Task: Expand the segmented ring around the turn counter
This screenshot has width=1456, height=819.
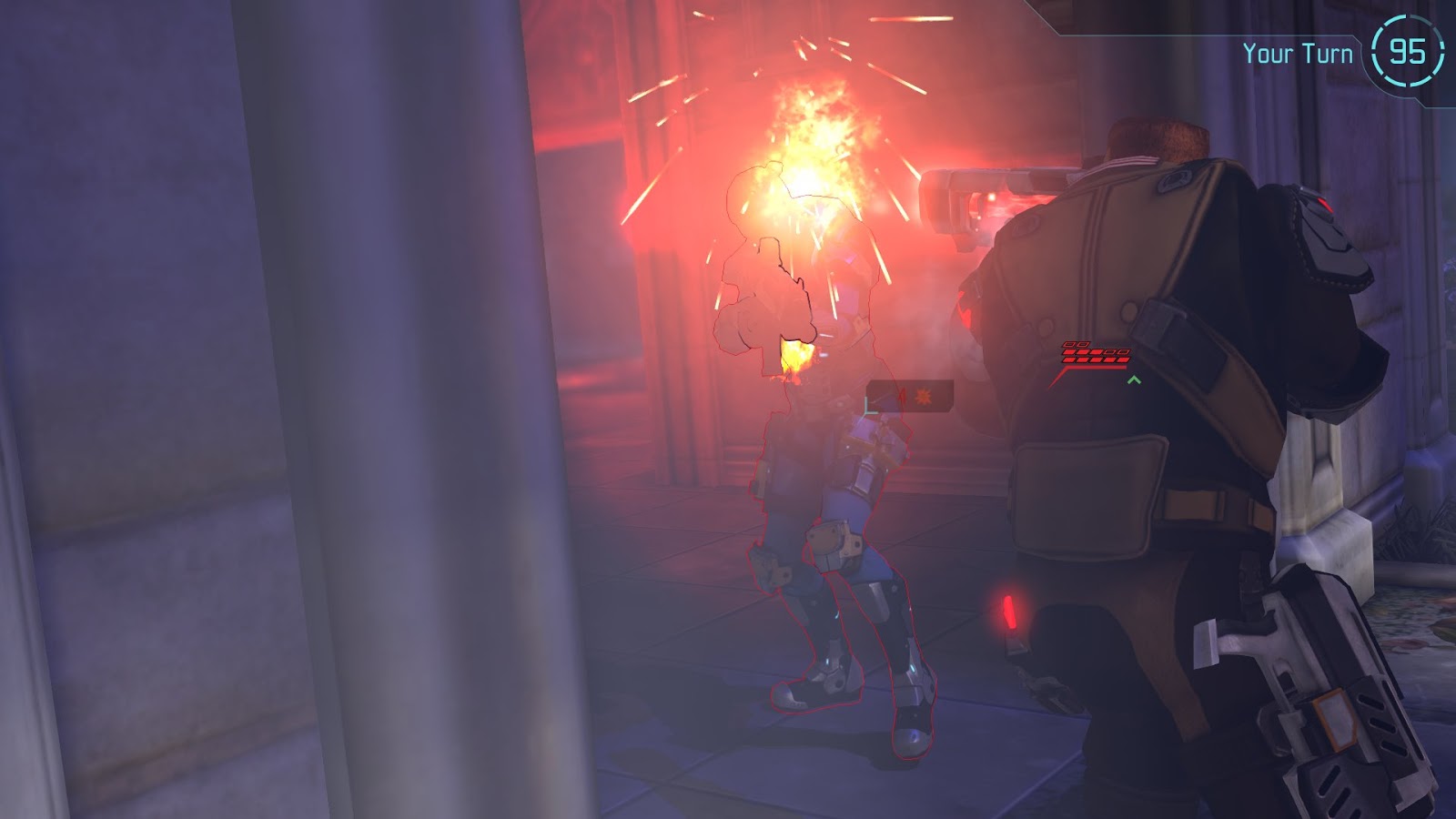Action: (1410, 52)
